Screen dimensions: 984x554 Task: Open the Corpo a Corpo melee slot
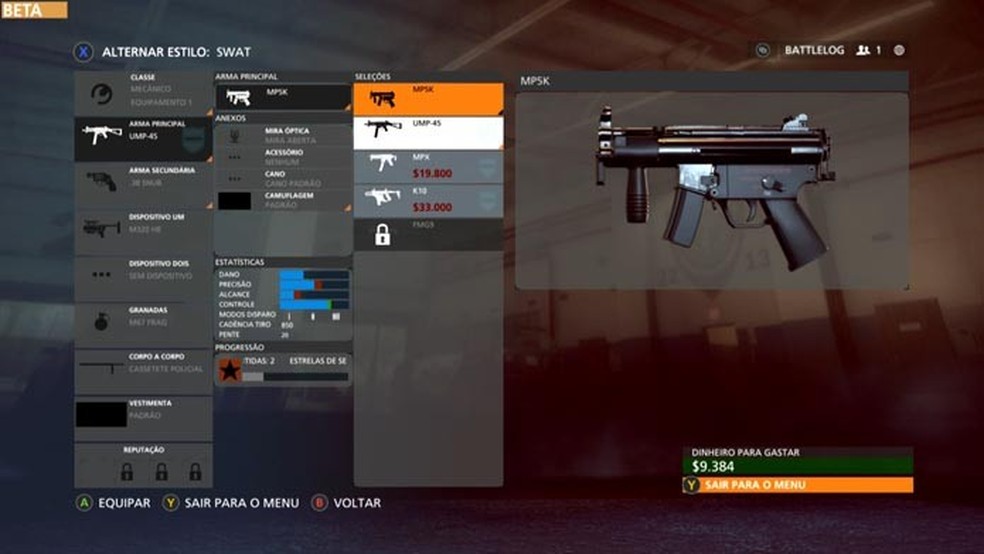tap(143, 368)
